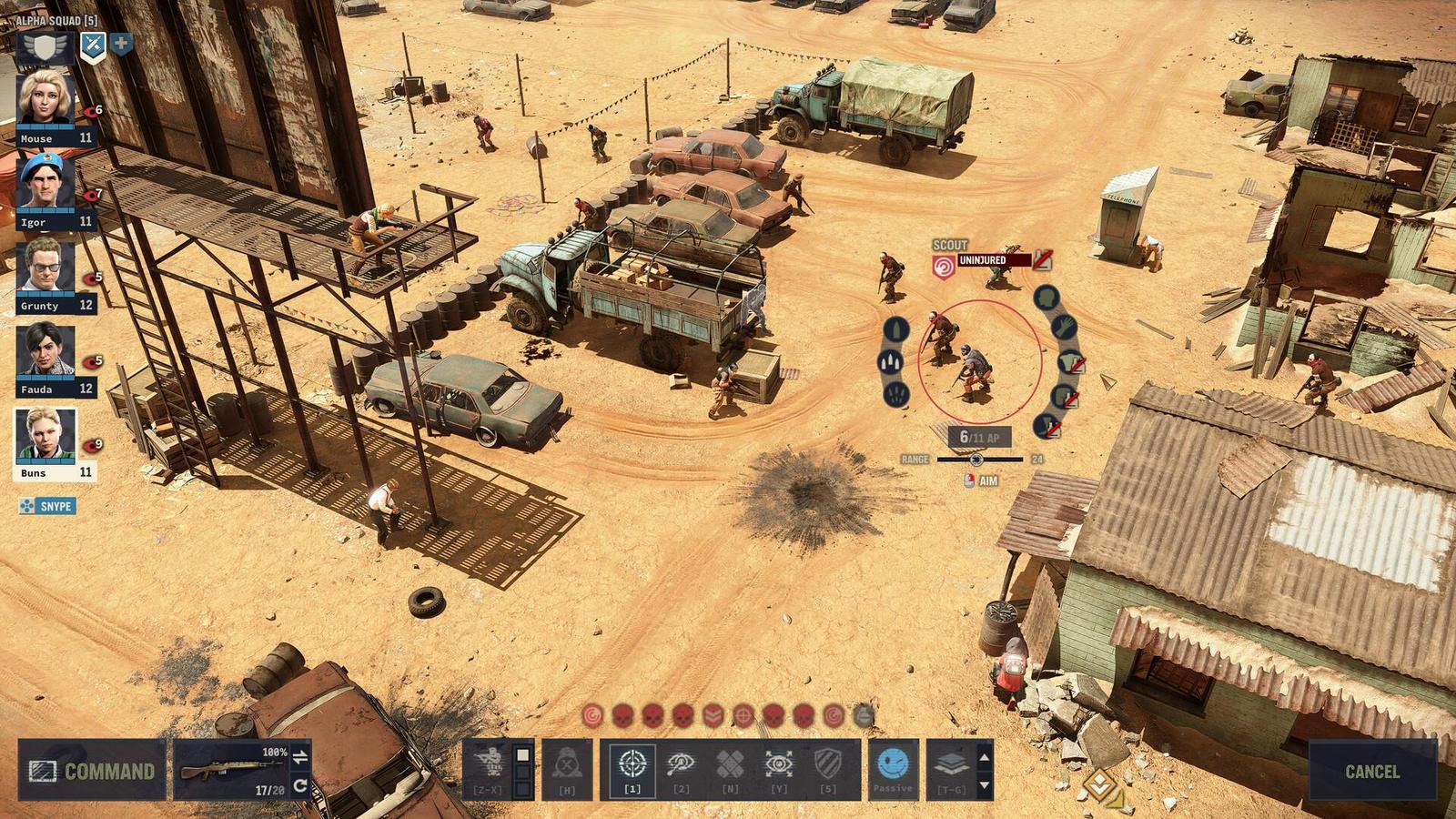Select the aimed shot attack [1]
Image resolution: width=1456 pixels, height=819 pixels.
tap(632, 763)
